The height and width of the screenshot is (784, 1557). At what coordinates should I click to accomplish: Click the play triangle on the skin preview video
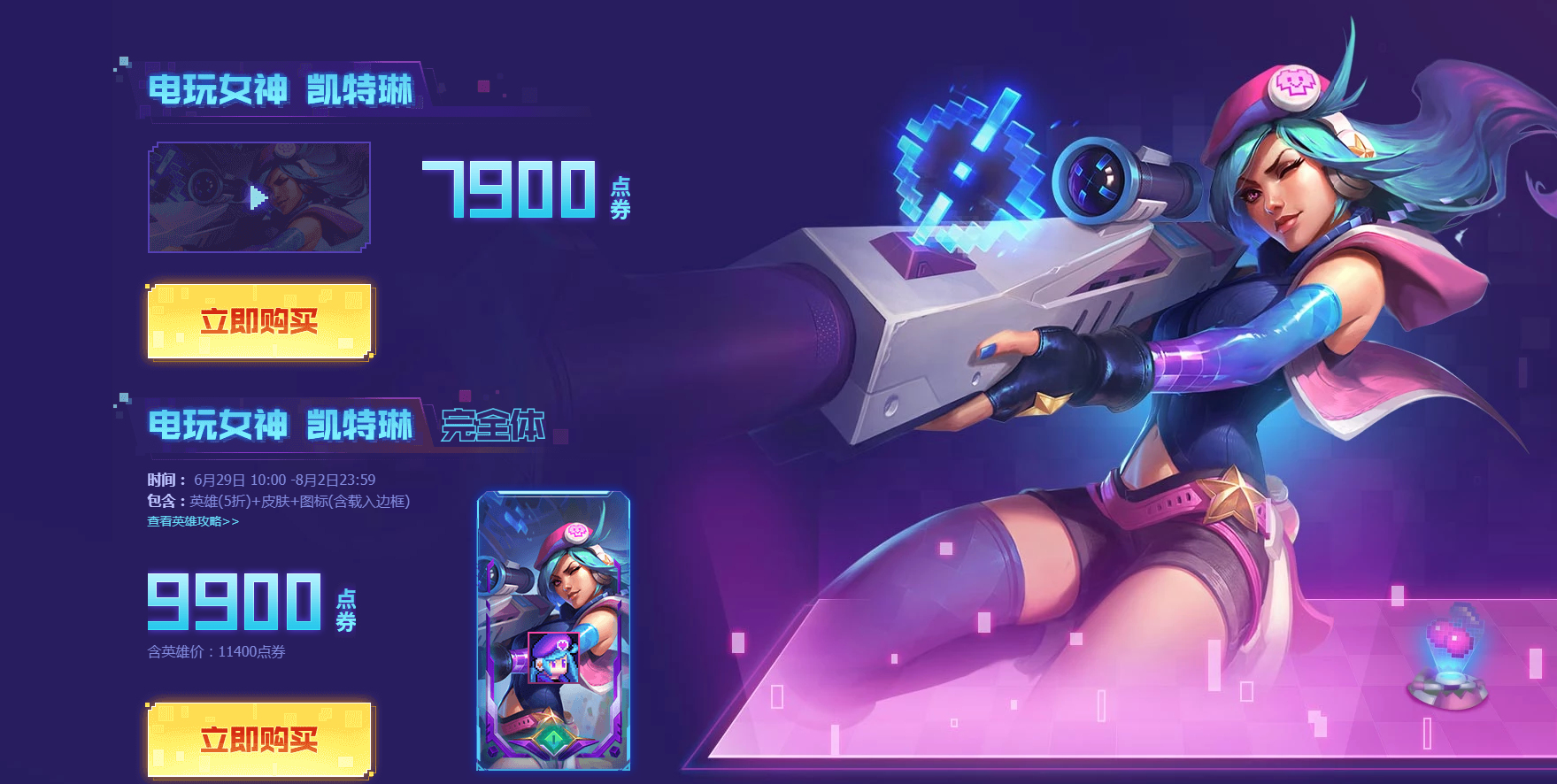pos(257,196)
